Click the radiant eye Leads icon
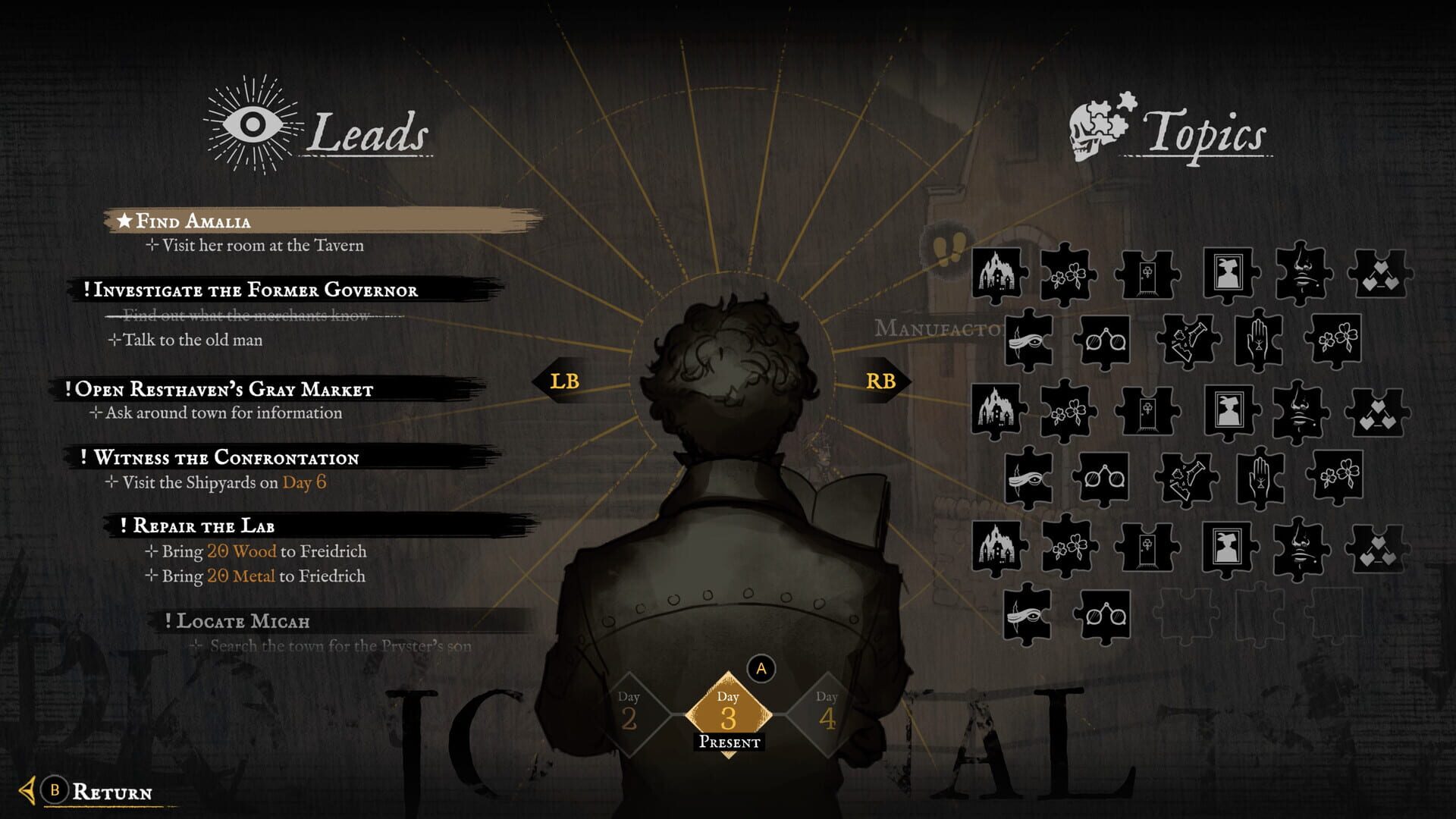 coord(250,121)
